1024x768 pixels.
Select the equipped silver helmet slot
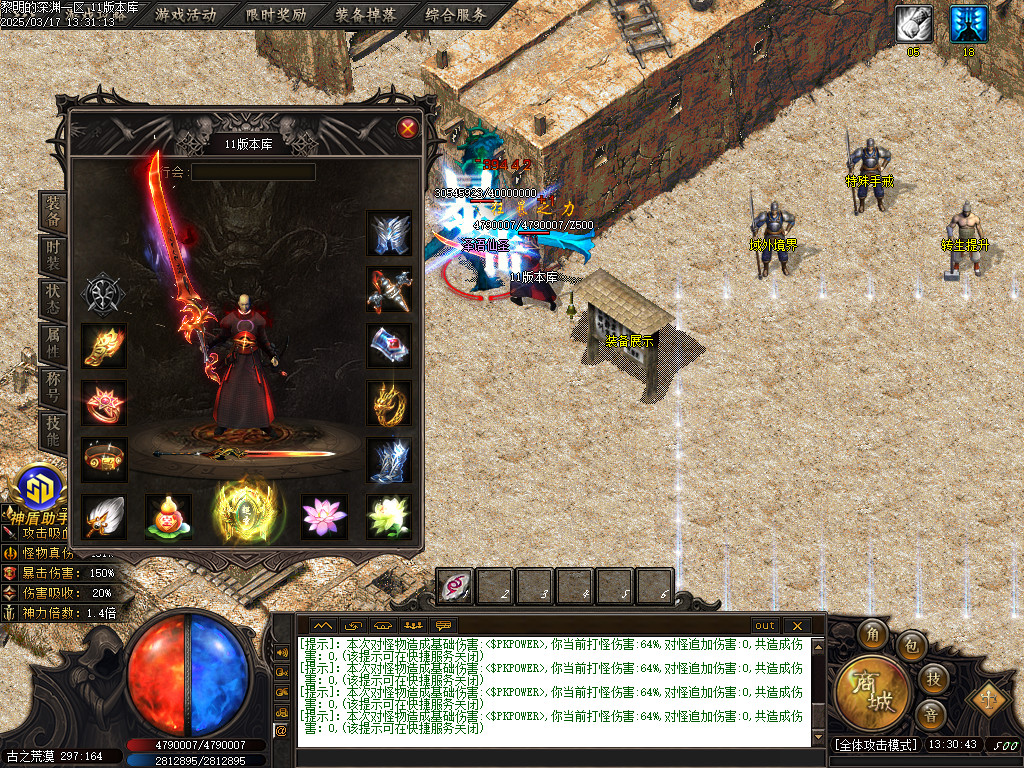click(389, 234)
